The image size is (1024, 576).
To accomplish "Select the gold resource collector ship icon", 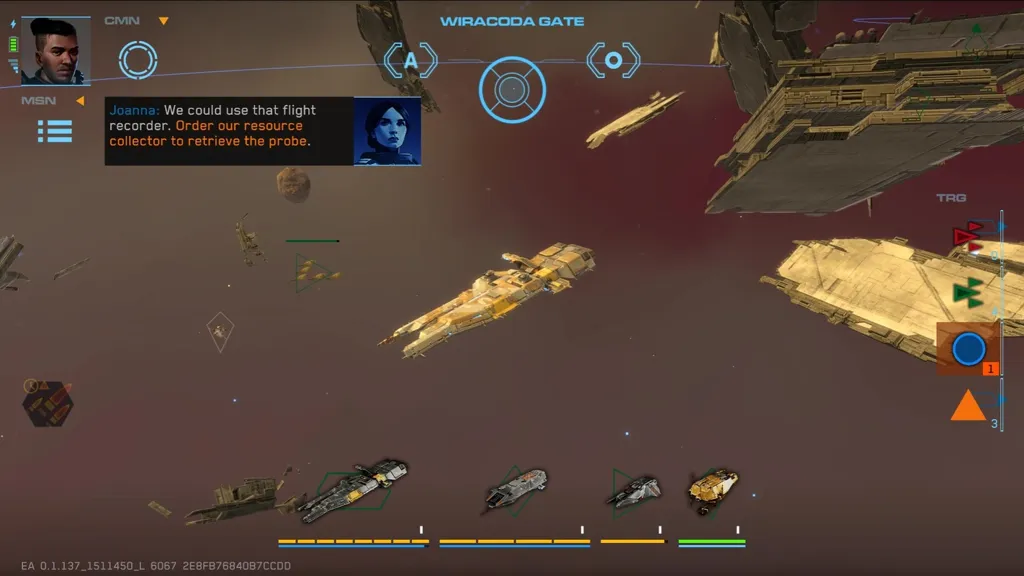I will [712, 490].
